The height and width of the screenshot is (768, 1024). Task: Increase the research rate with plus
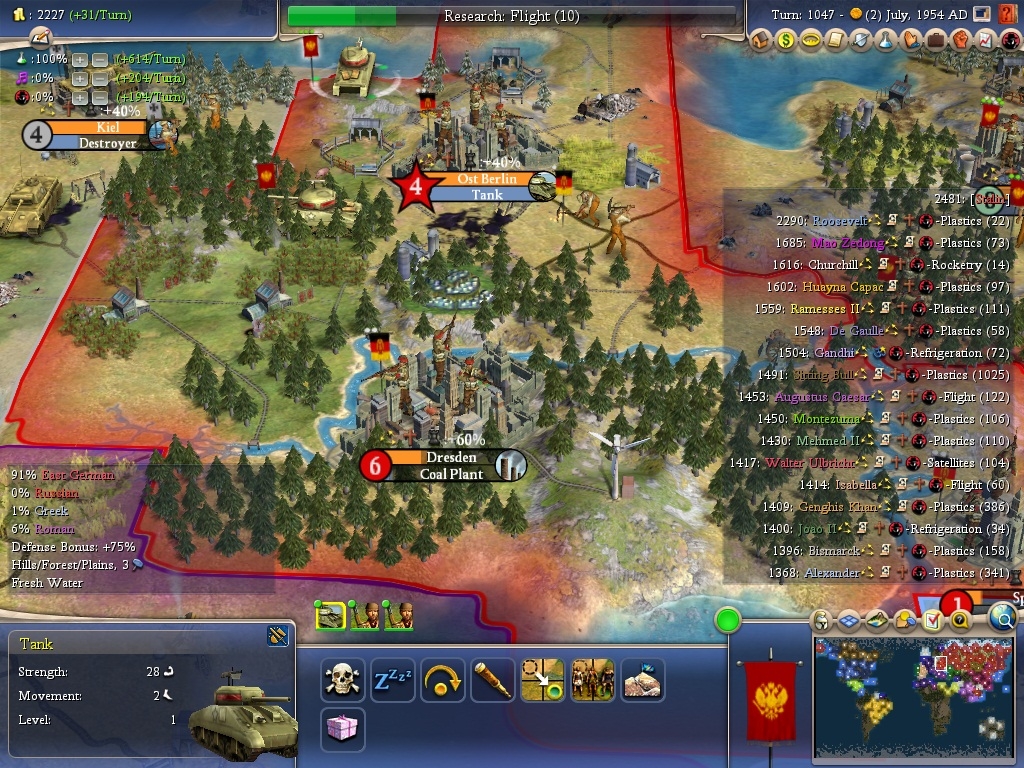click(x=80, y=60)
